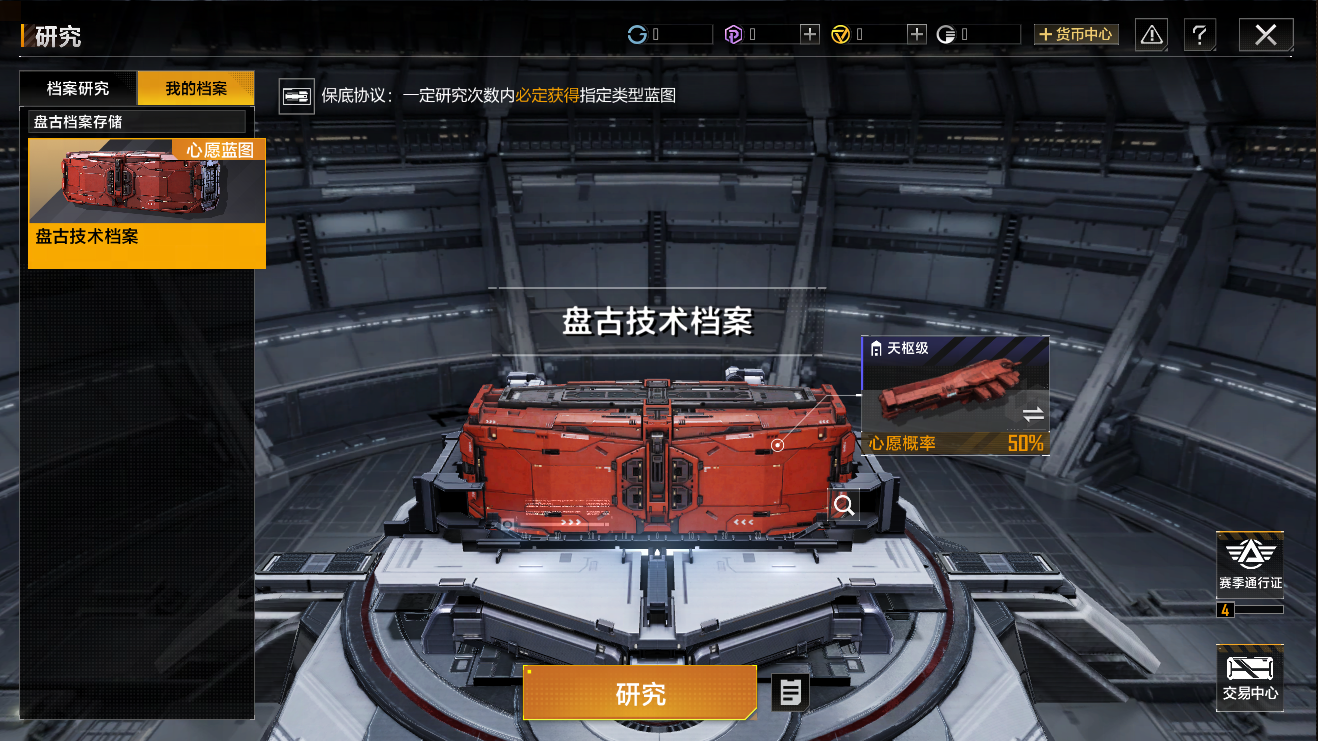Inspect archive with the magnifier icon

click(845, 505)
